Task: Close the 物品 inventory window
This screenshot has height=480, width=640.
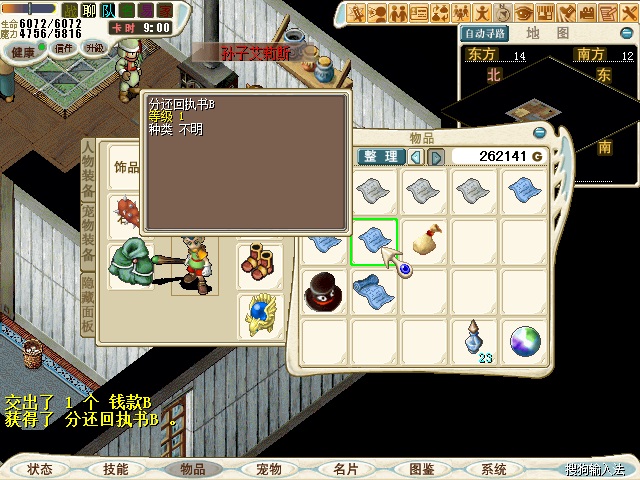Action: click(x=540, y=132)
